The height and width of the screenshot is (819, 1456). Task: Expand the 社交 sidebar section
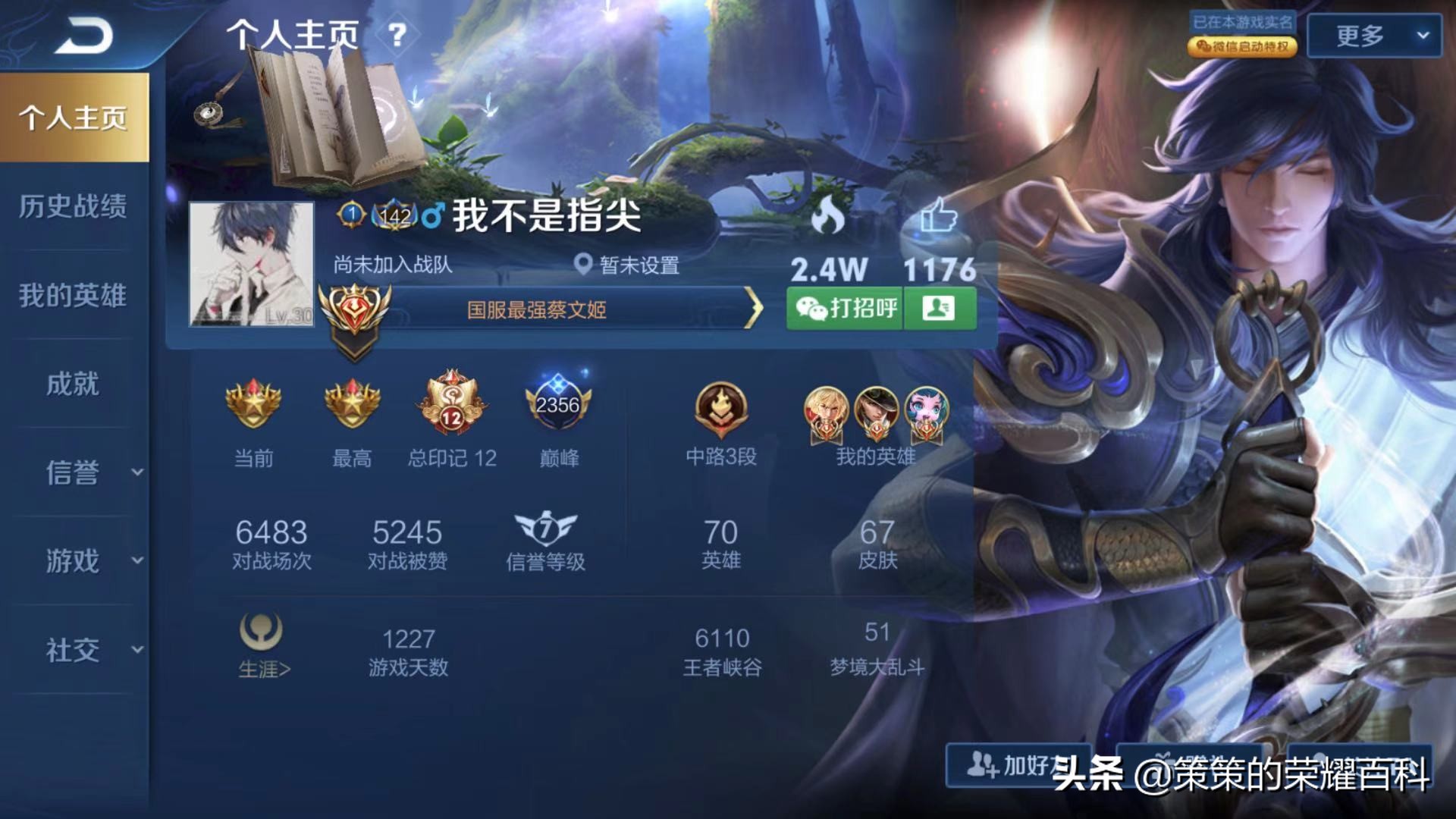74,650
